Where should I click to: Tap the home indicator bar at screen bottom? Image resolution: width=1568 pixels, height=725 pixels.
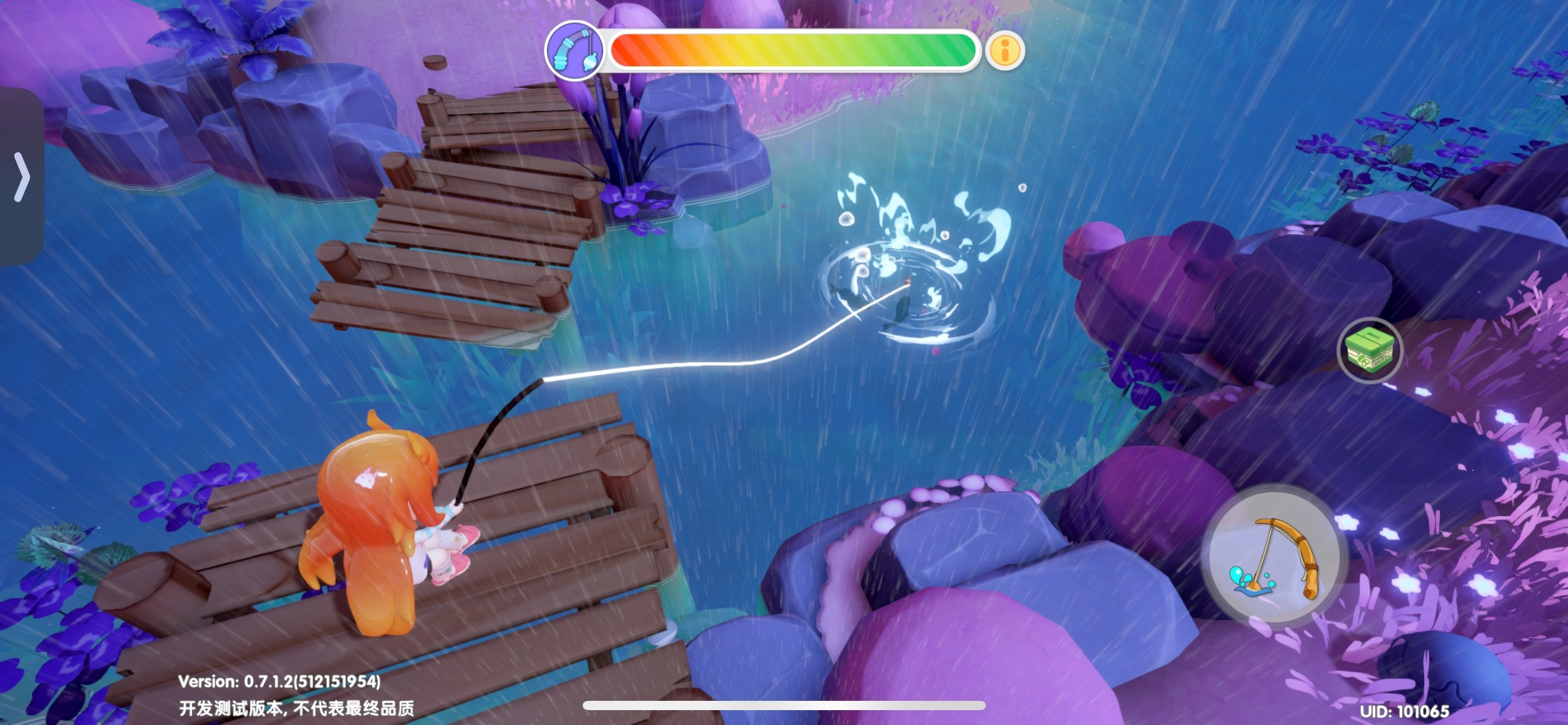(x=783, y=705)
